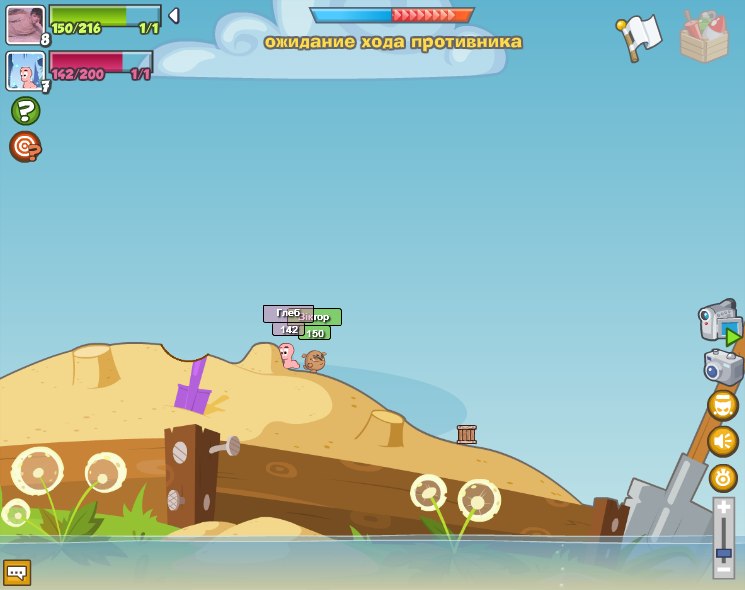
Task: Click the white surrender flag
Action: (640, 35)
